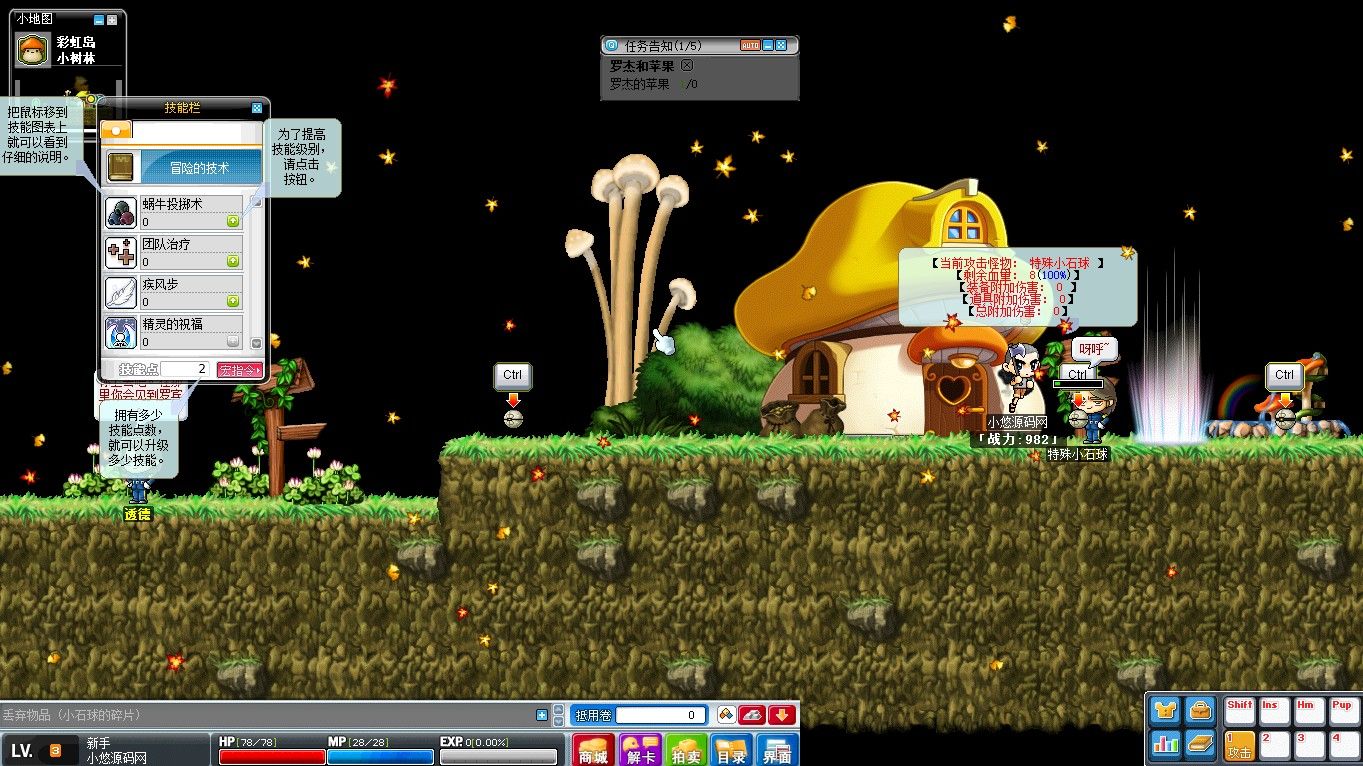Level up the 蜗牛投掷术 skill
The height and width of the screenshot is (766, 1363).
coord(233,221)
